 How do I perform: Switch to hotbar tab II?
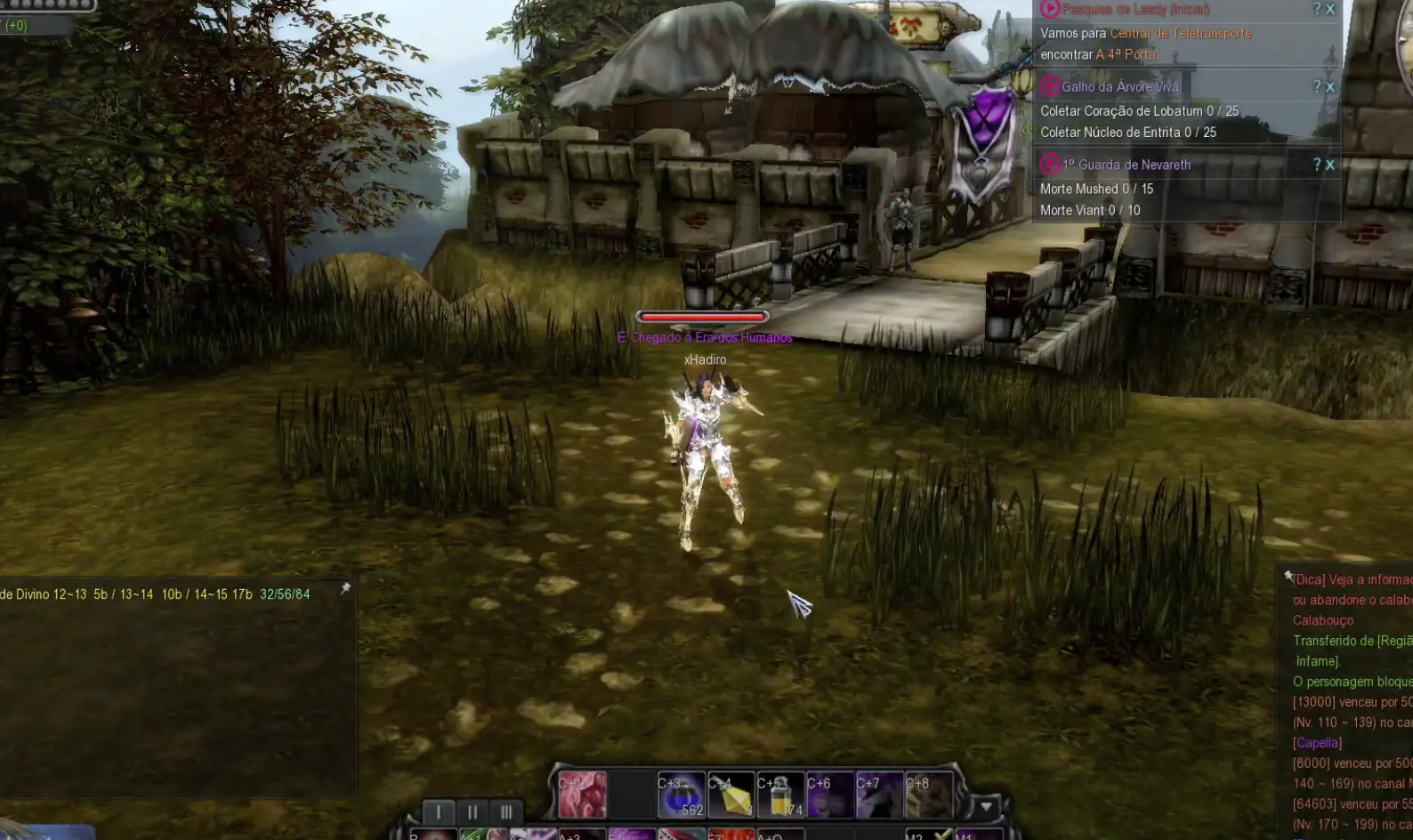point(472,812)
